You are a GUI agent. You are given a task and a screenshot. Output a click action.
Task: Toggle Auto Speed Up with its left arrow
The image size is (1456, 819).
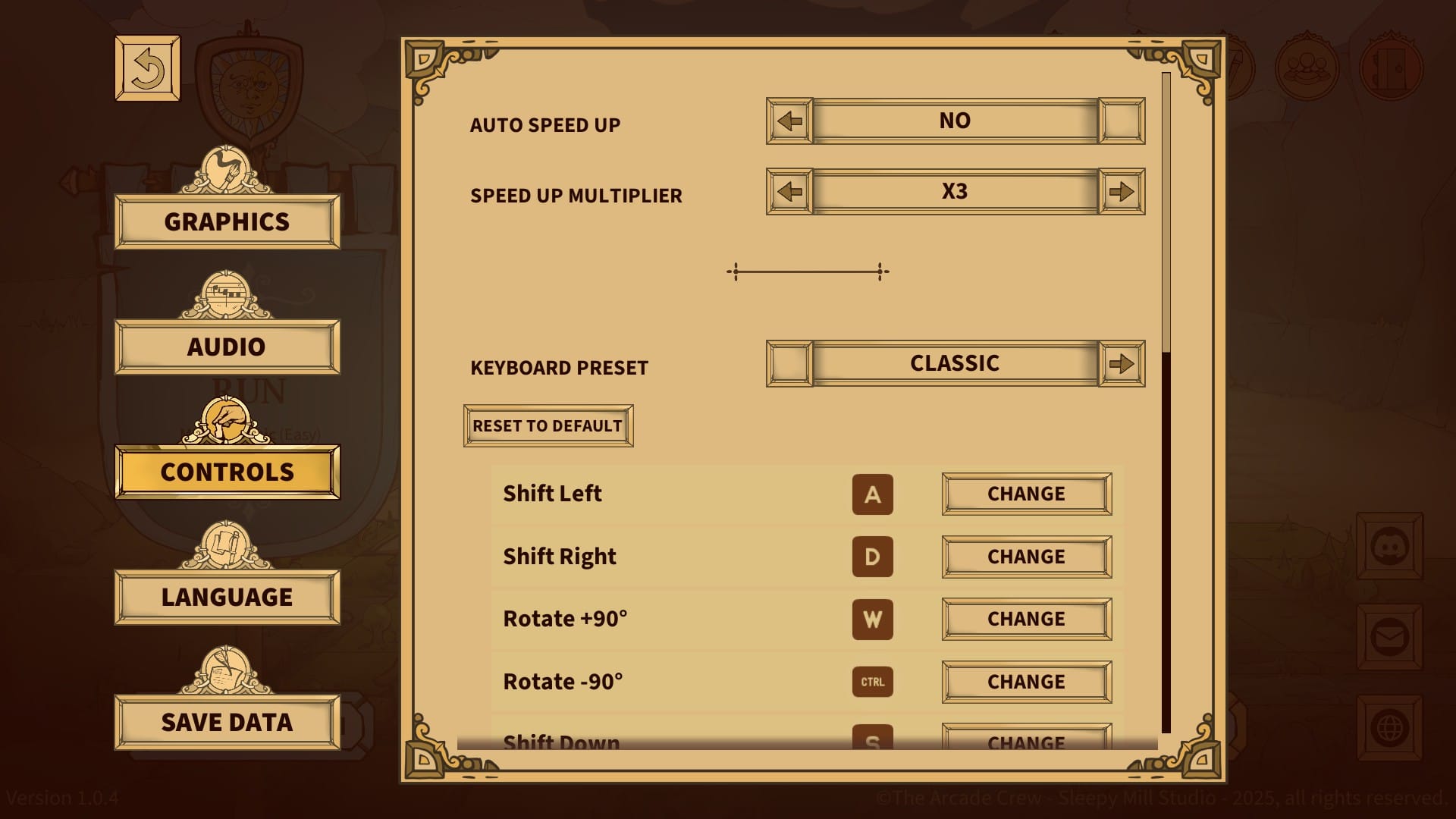pos(789,120)
